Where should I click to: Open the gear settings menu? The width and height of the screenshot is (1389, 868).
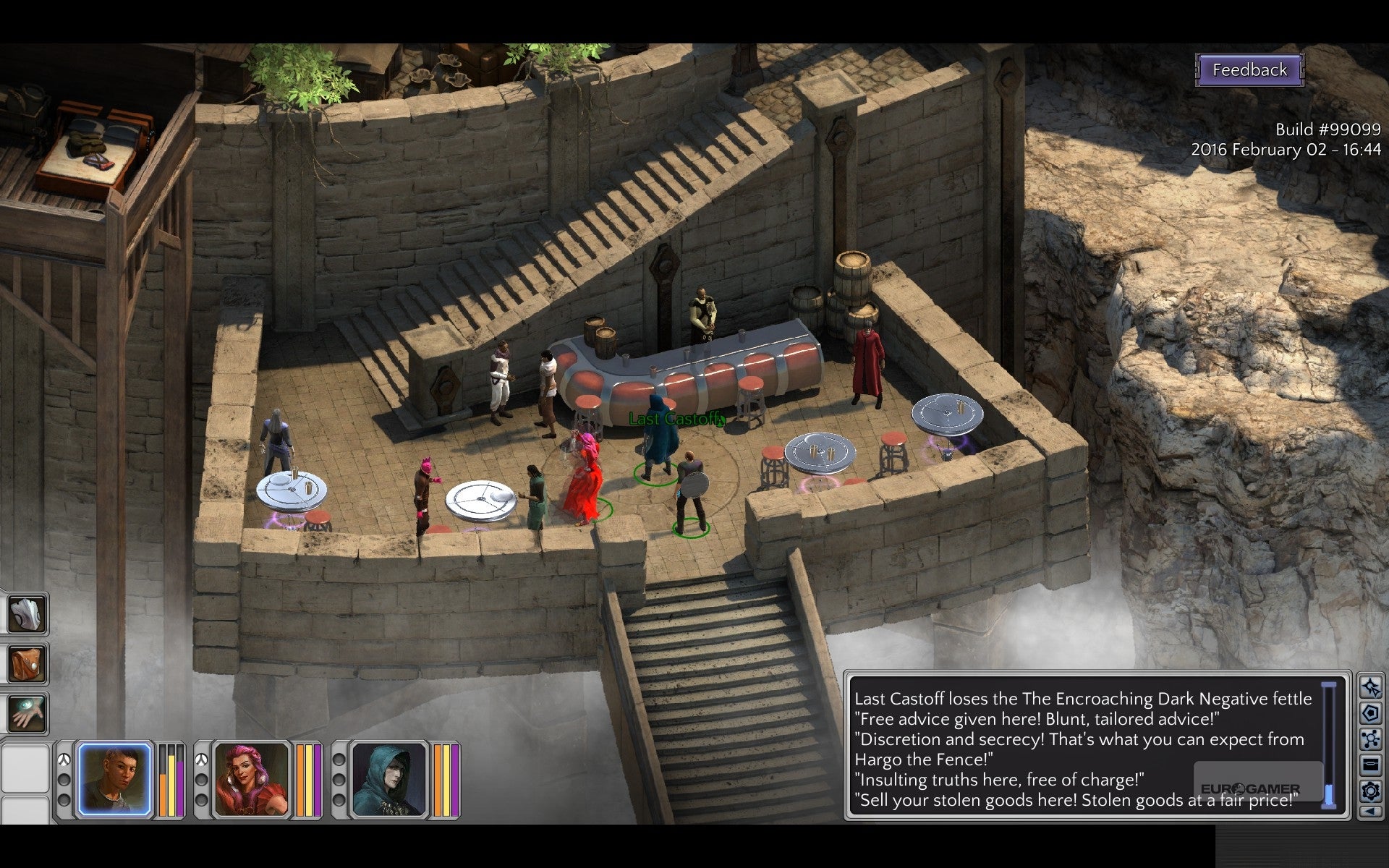pyautogui.click(x=1370, y=790)
